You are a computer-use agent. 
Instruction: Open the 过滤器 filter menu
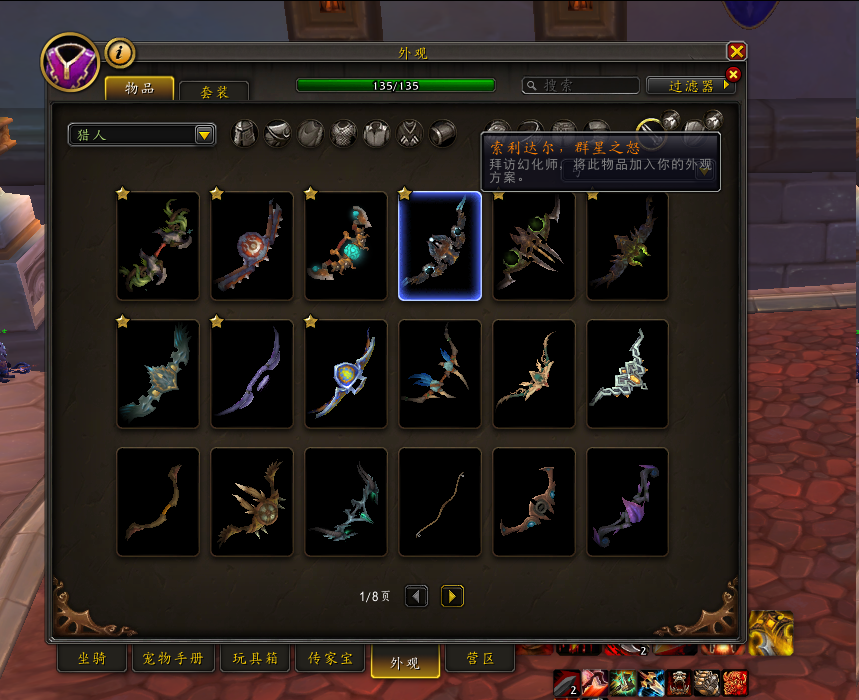[691, 87]
